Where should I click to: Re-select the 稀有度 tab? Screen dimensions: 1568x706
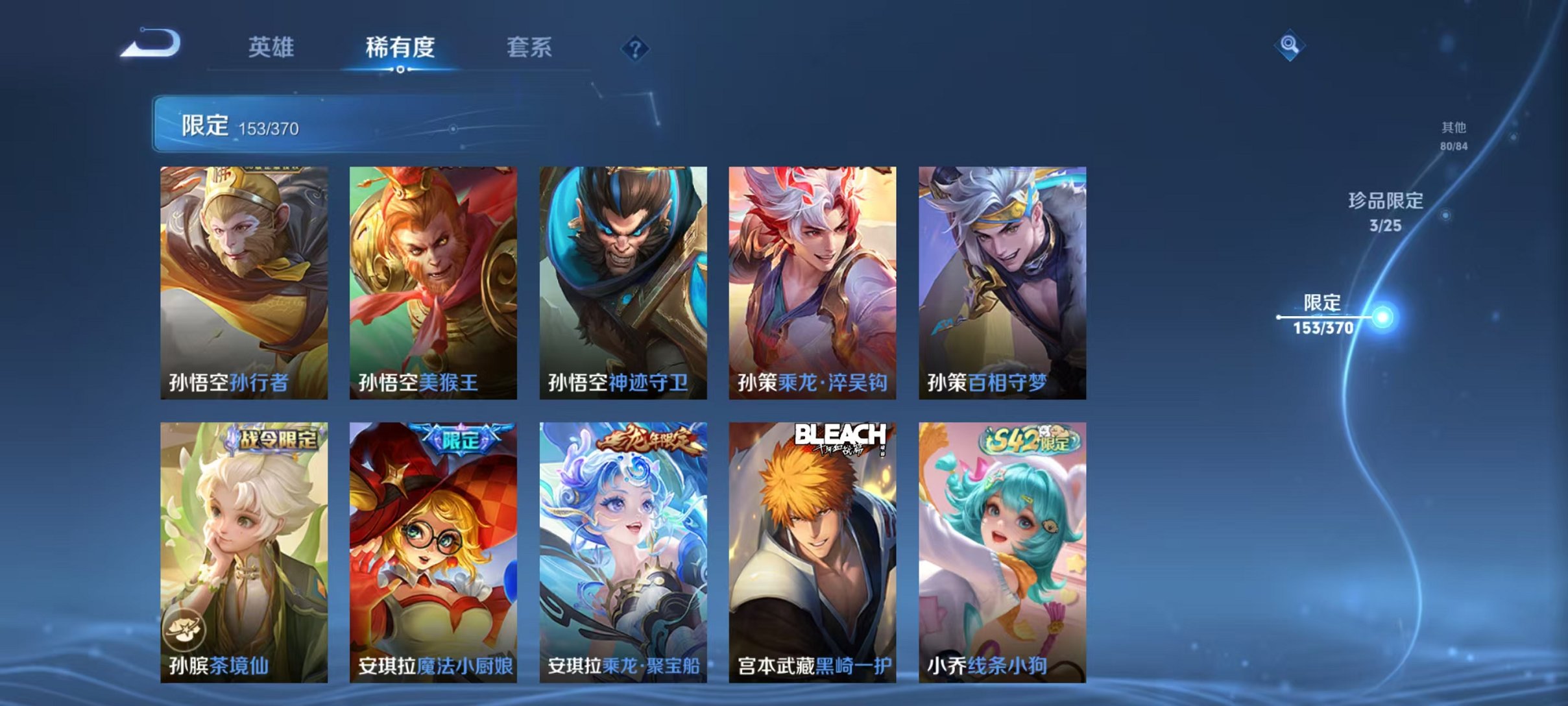click(x=401, y=46)
